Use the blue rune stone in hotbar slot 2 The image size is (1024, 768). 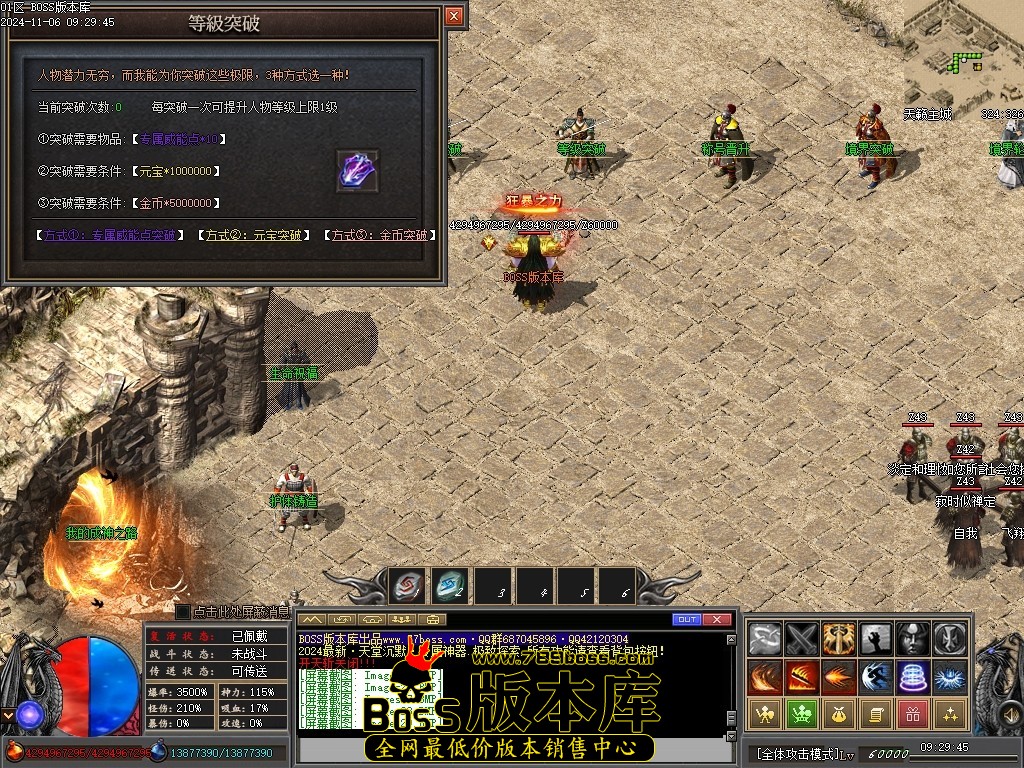click(x=450, y=585)
